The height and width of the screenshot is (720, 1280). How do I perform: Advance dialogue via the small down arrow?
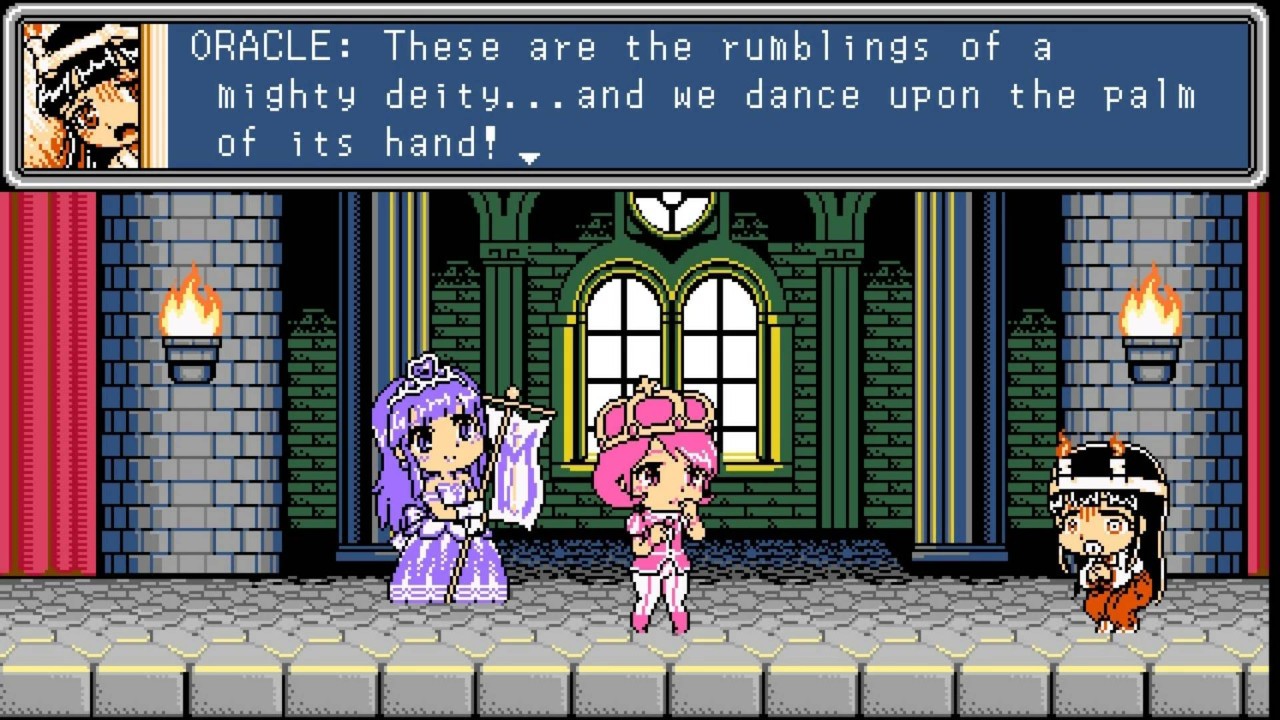click(x=530, y=157)
